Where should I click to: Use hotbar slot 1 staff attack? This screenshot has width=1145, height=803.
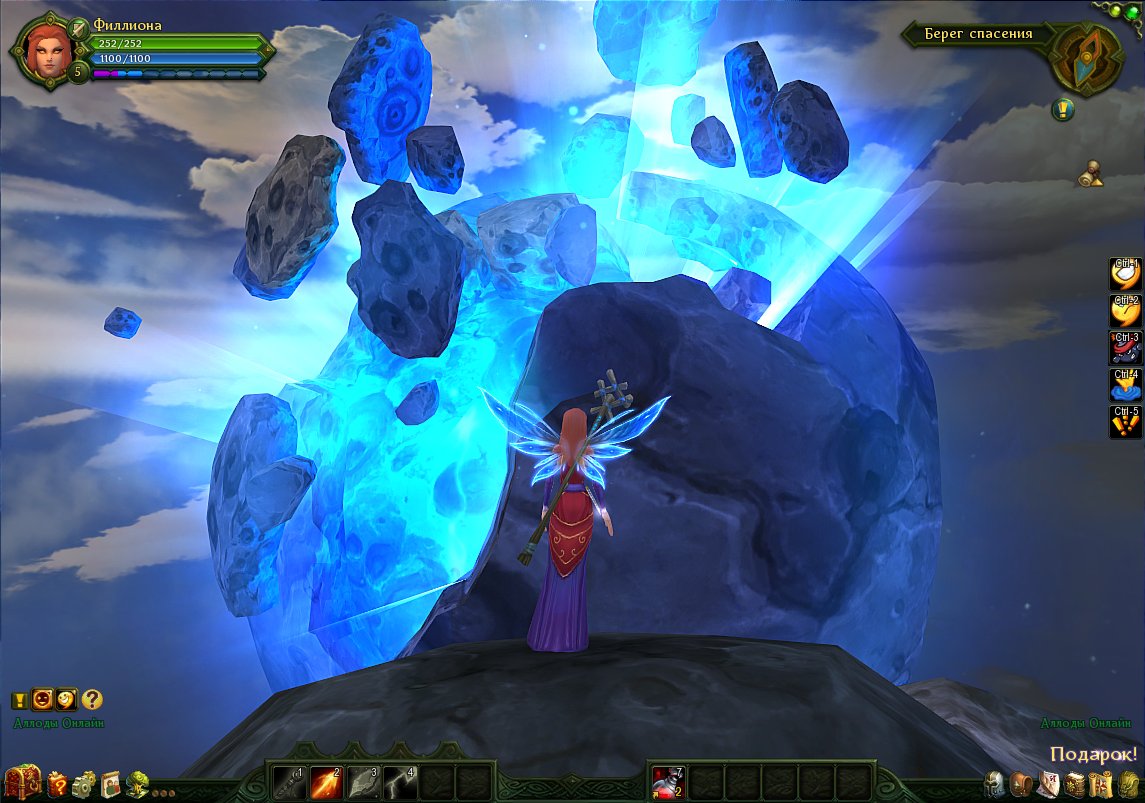tap(288, 780)
